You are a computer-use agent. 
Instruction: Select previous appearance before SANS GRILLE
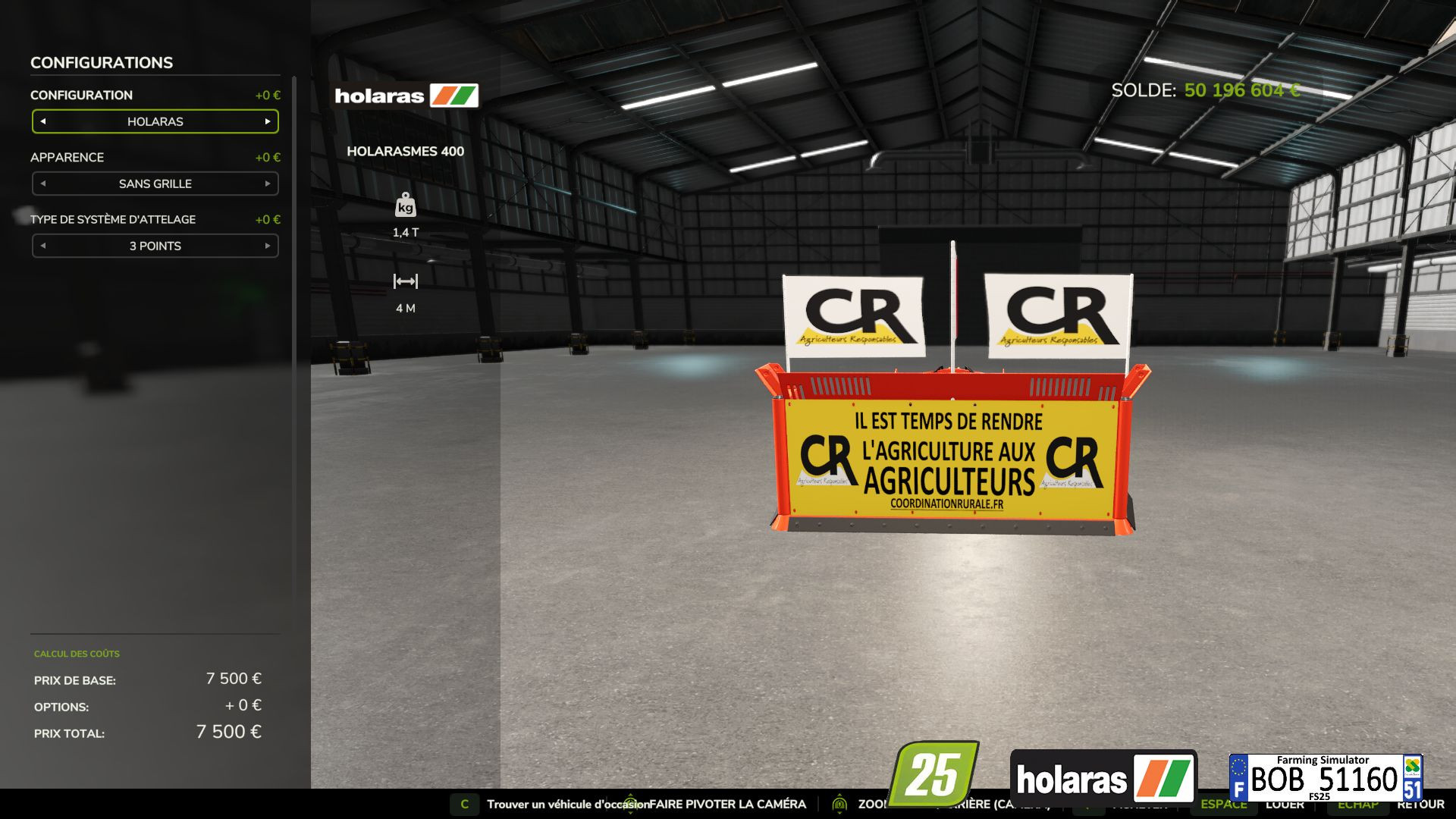tap(43, 184)
